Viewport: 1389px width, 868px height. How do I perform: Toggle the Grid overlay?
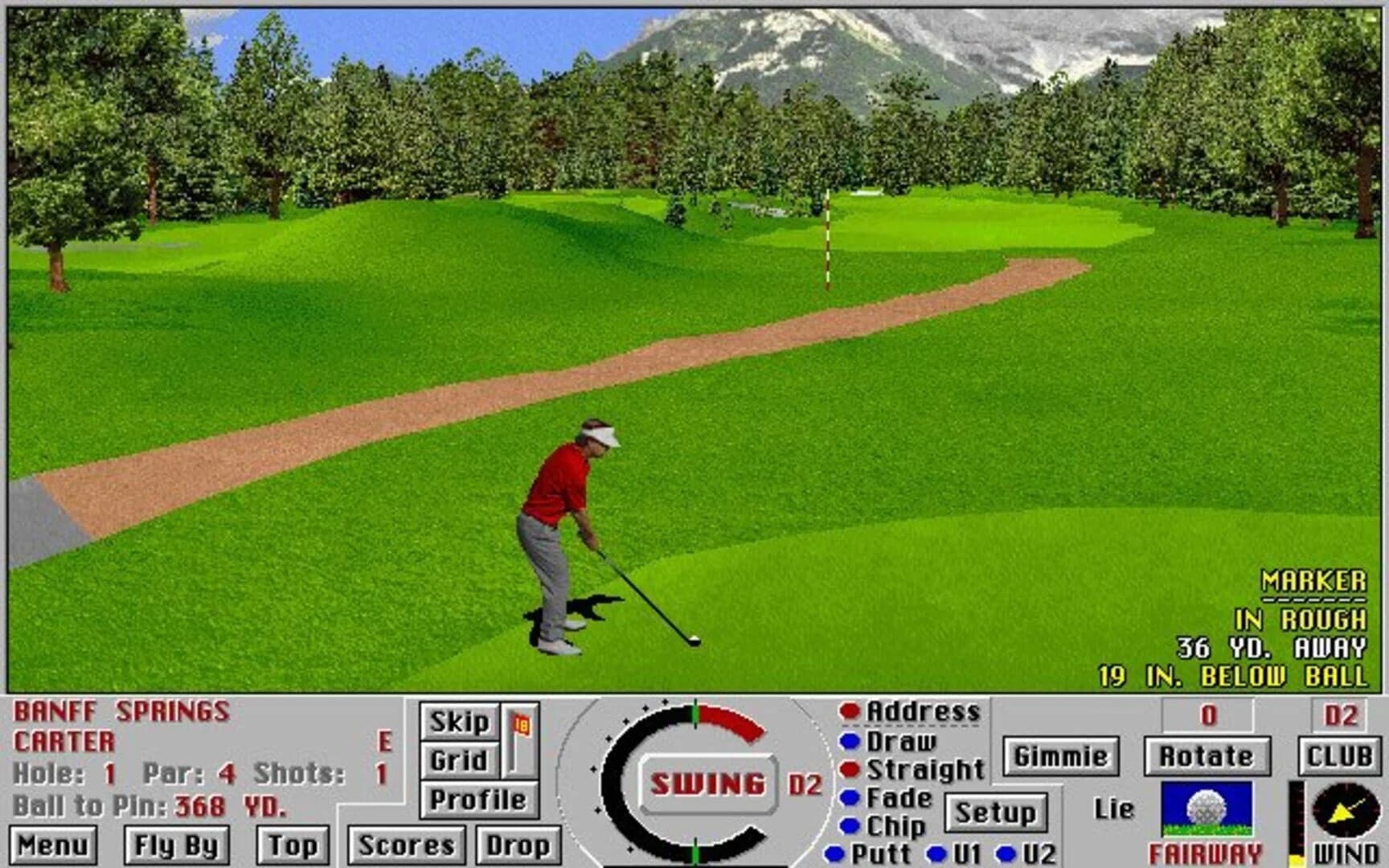[x=459, y=760]
